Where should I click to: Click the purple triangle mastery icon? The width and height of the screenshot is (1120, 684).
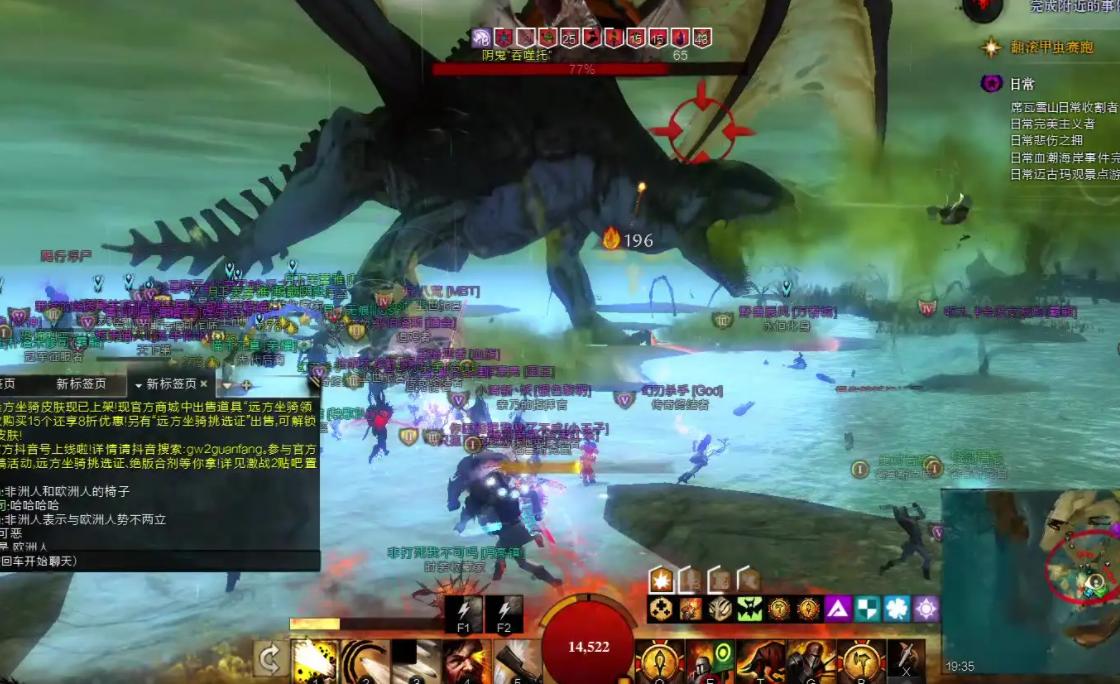click(838, 608)
